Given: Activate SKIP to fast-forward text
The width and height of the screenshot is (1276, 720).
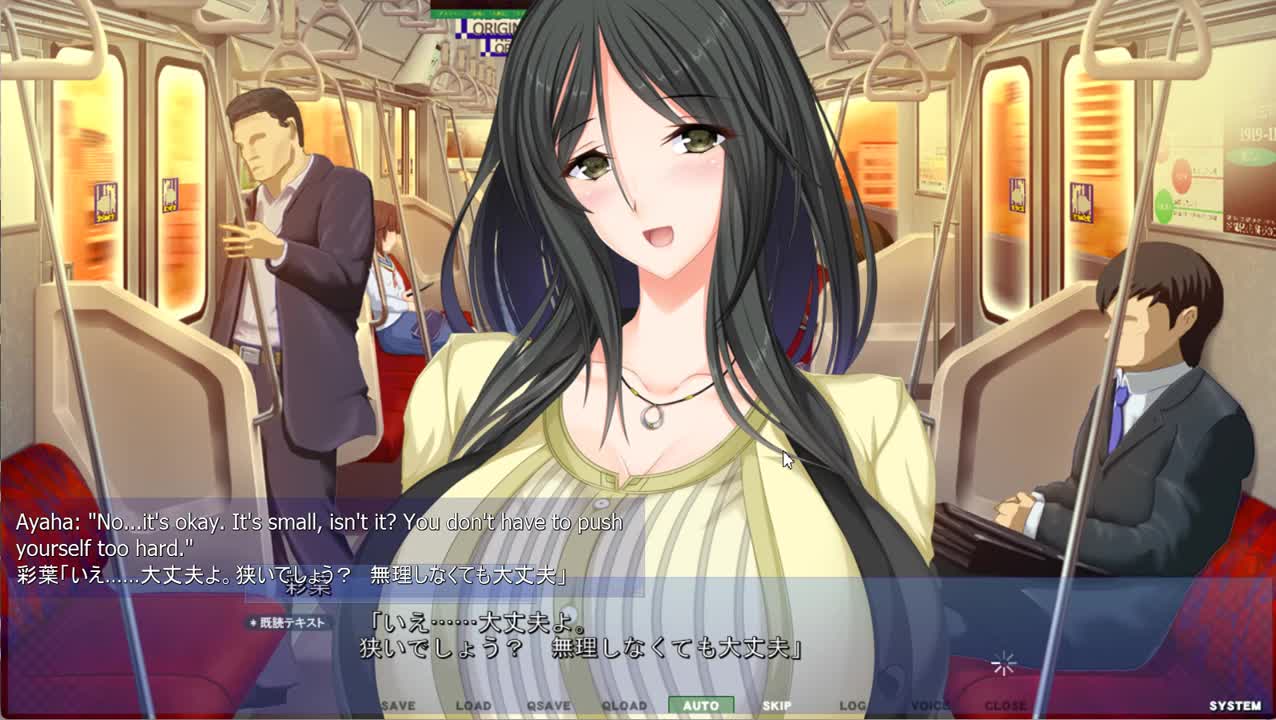Looking at the screenshot, I should (x=777, y=706).
